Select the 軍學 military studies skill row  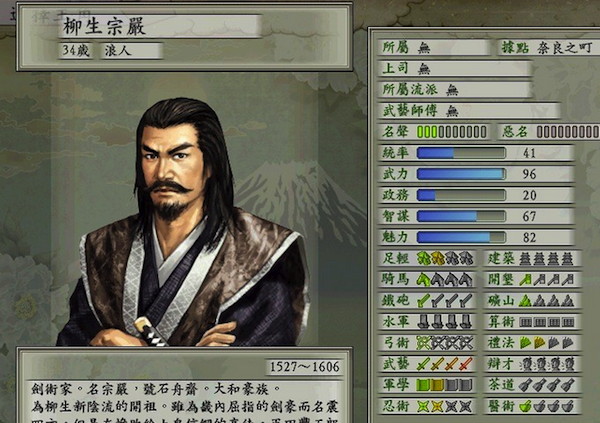[430, 384]
